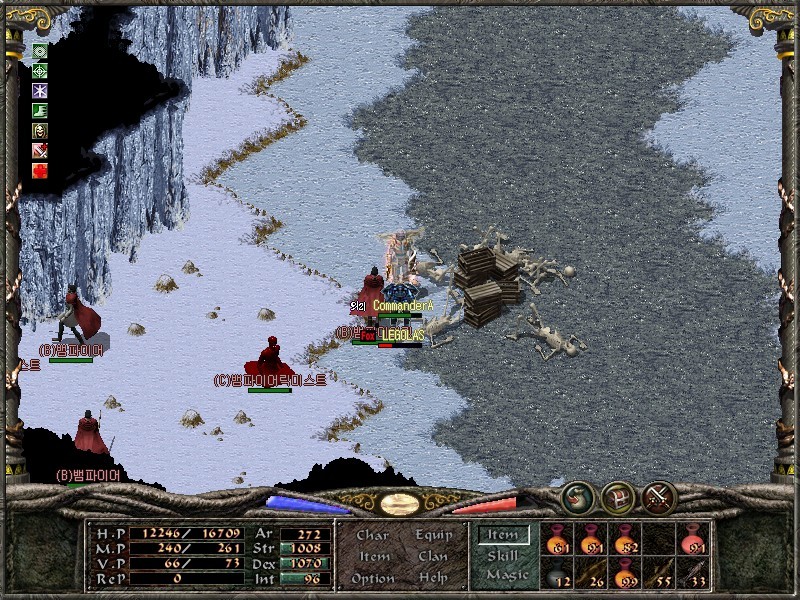This screenshot has width=800, height=600.
Task: Open the Equip menu
Action: [432, 535]
